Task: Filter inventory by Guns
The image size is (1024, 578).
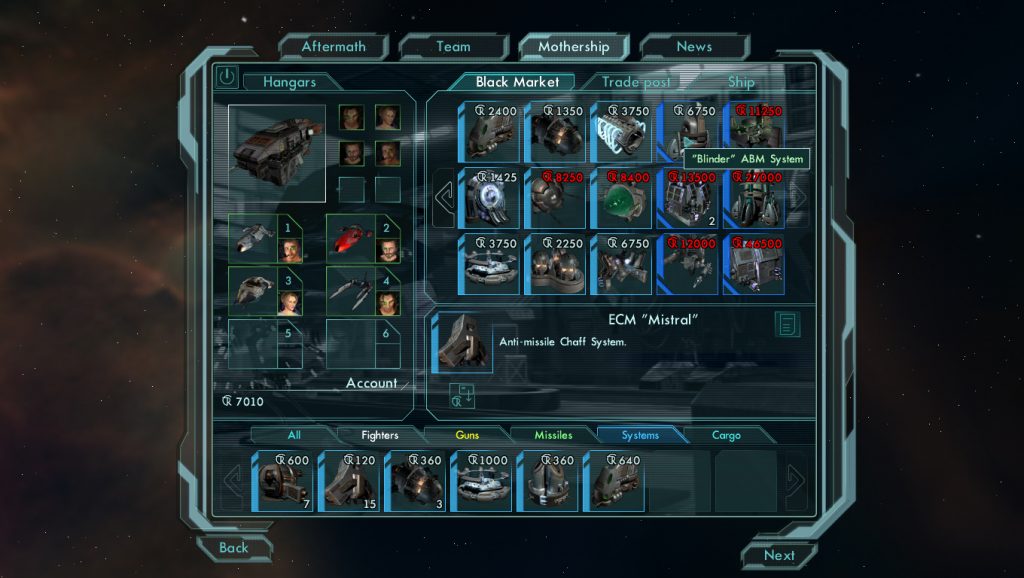Action: [x=467, y=435]
